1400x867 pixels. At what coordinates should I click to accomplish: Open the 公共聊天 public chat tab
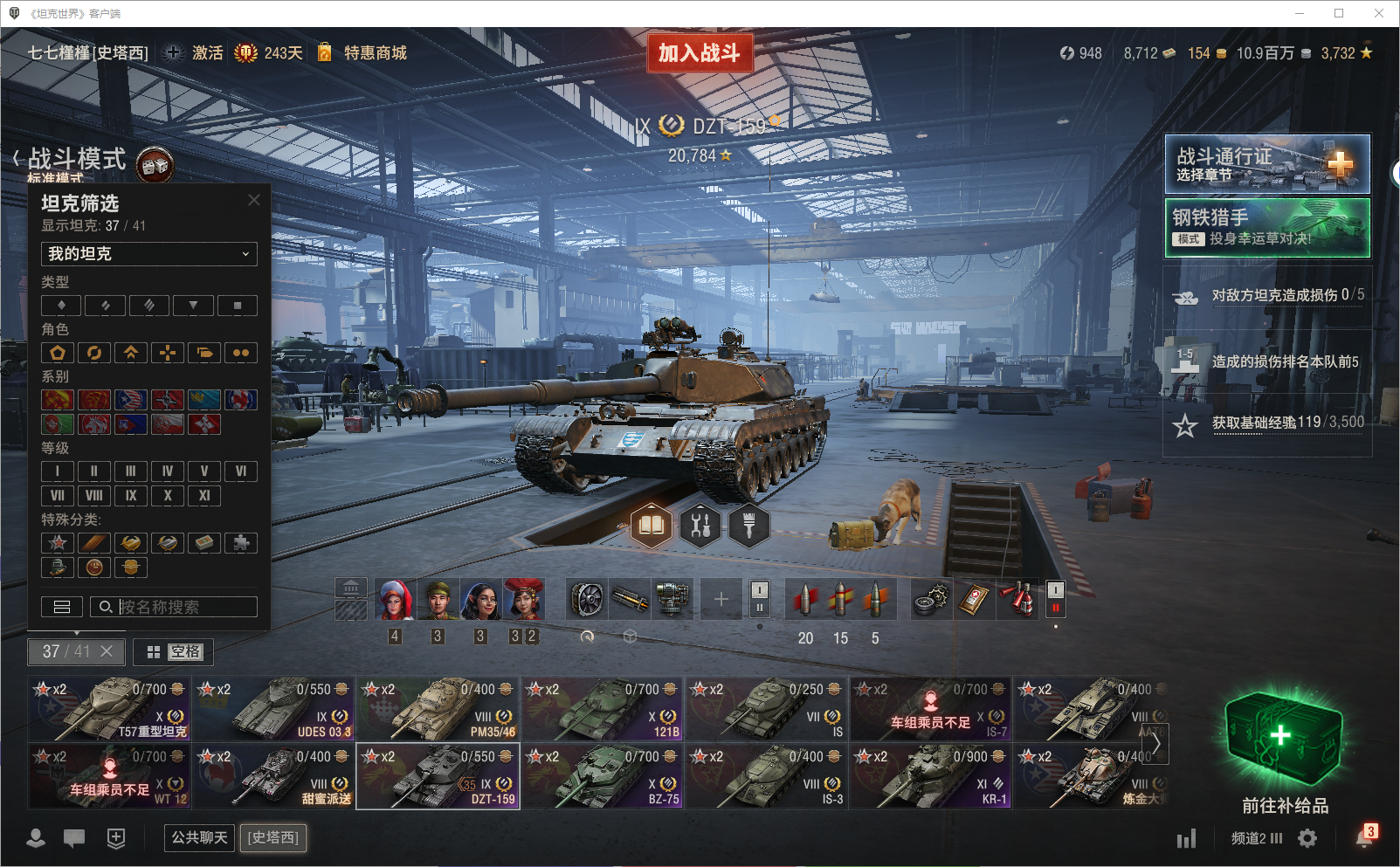[199, 838]
